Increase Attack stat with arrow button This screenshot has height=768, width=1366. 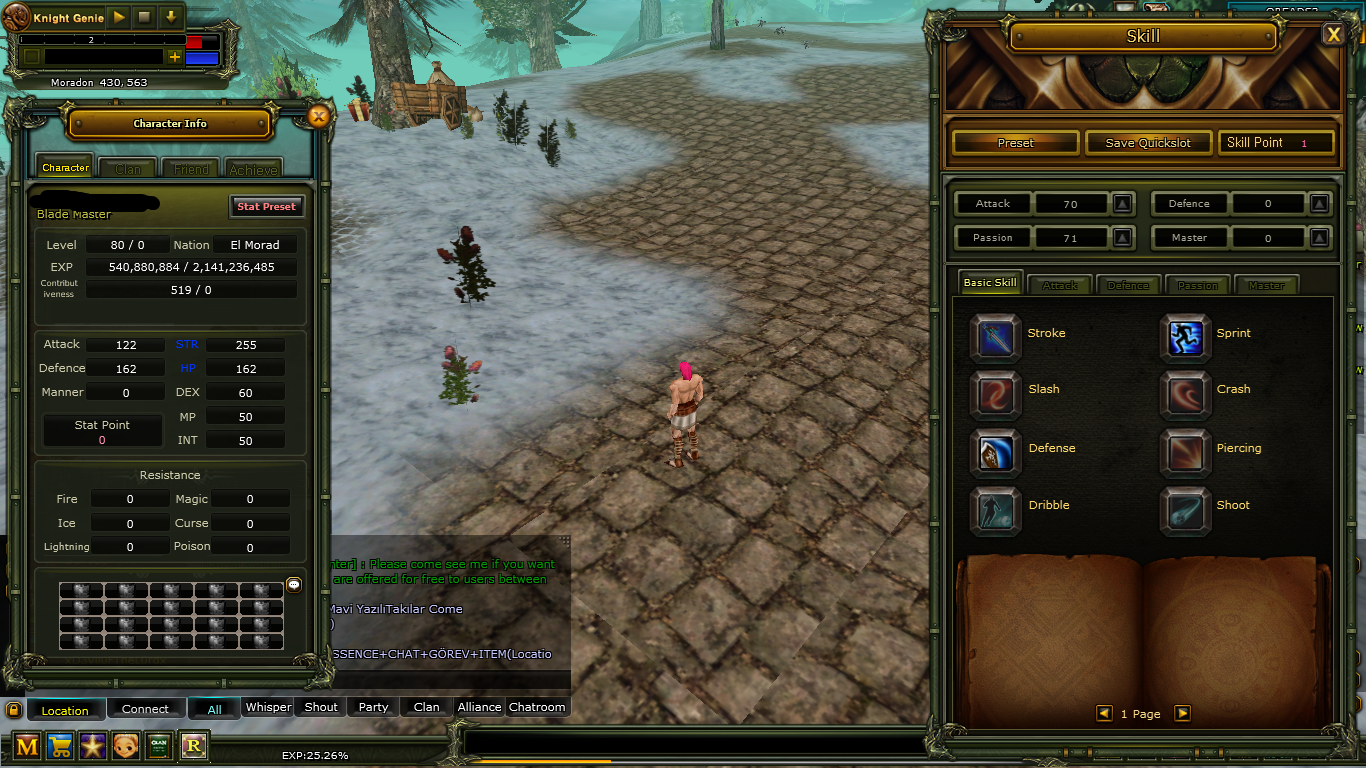click(x=1121, y=203)
